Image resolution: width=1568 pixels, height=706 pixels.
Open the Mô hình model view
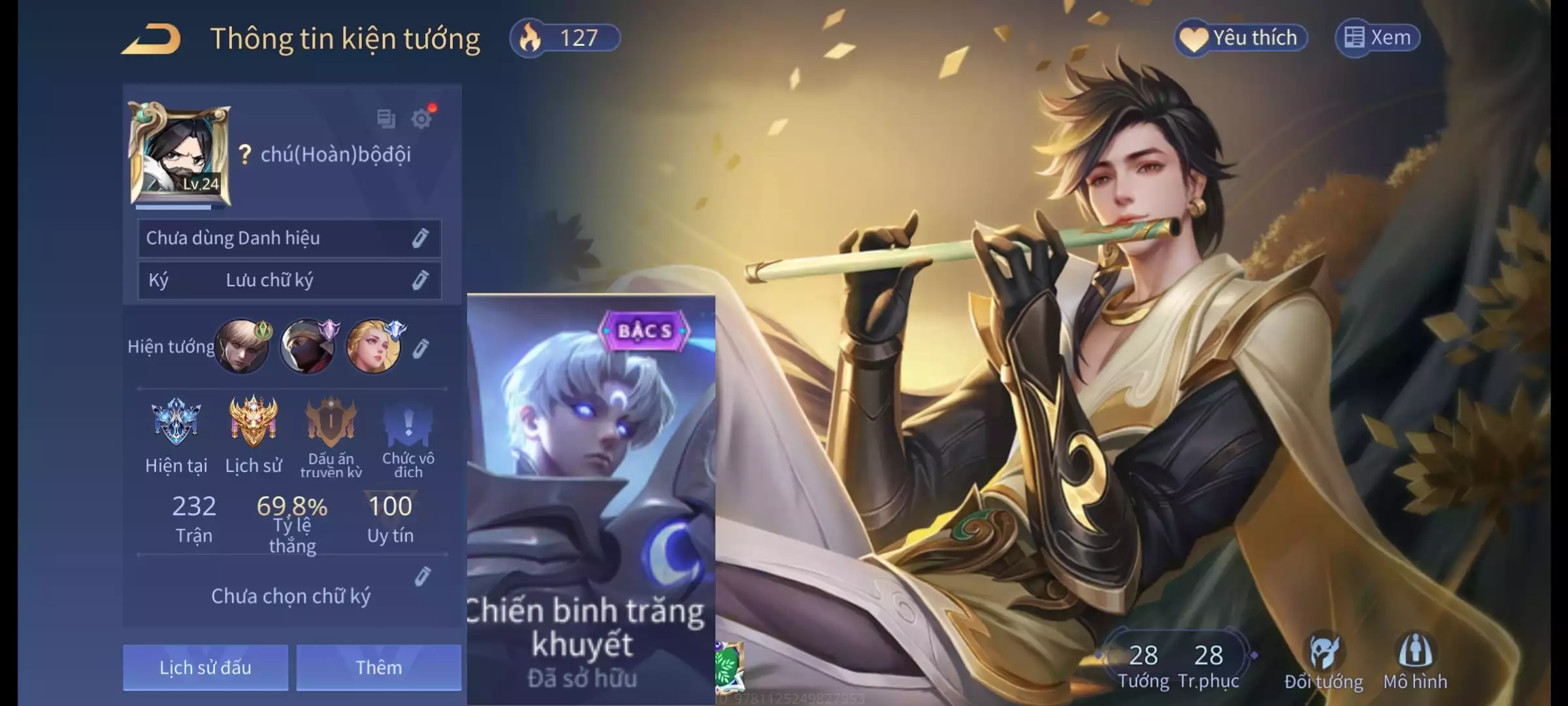pos(1415,662)
